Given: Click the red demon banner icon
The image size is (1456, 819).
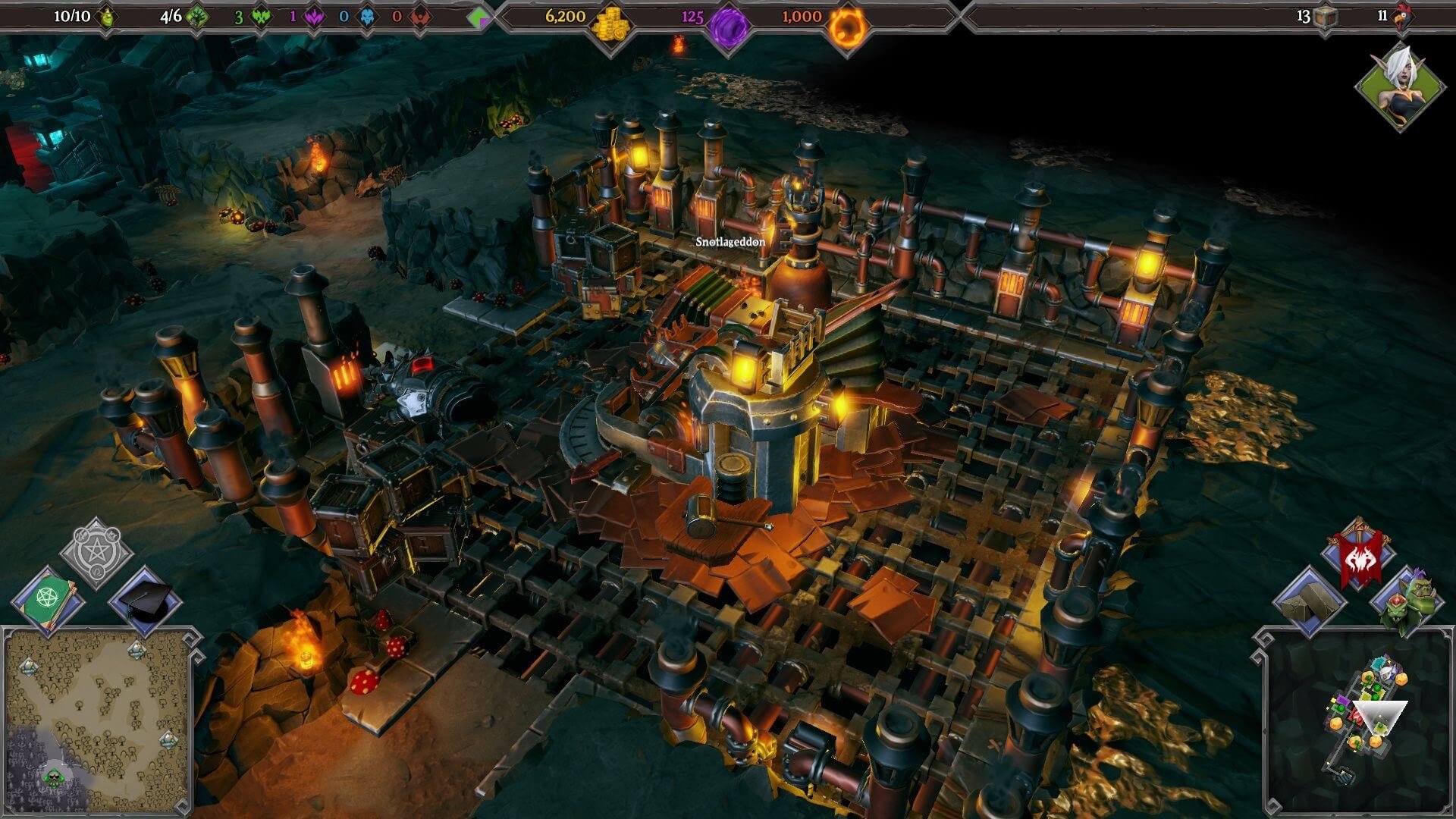Looking at the screenshot, I should click(1360, 558).
